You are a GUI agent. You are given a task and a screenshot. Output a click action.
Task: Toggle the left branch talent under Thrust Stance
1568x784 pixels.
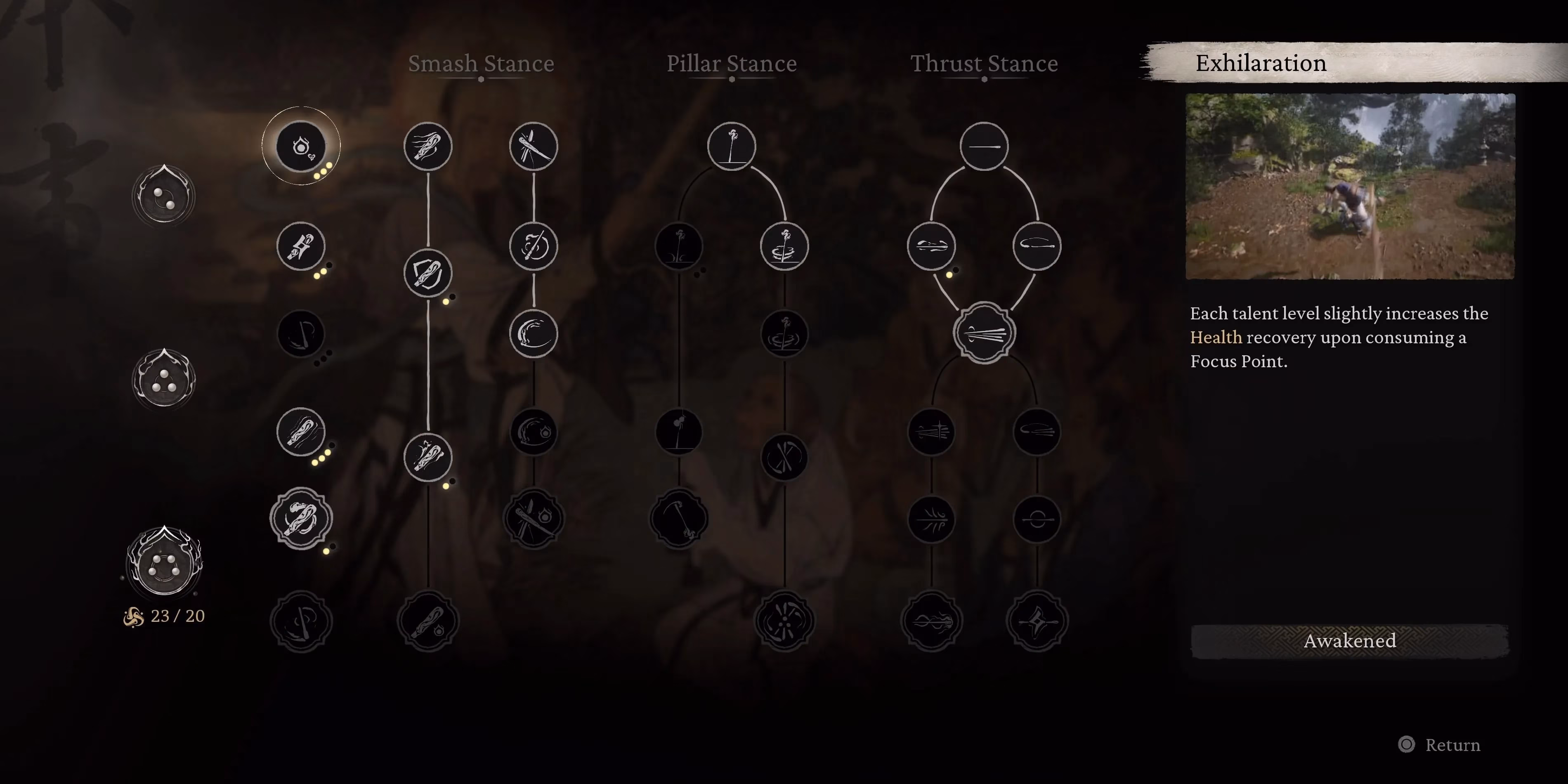[931, 246]
